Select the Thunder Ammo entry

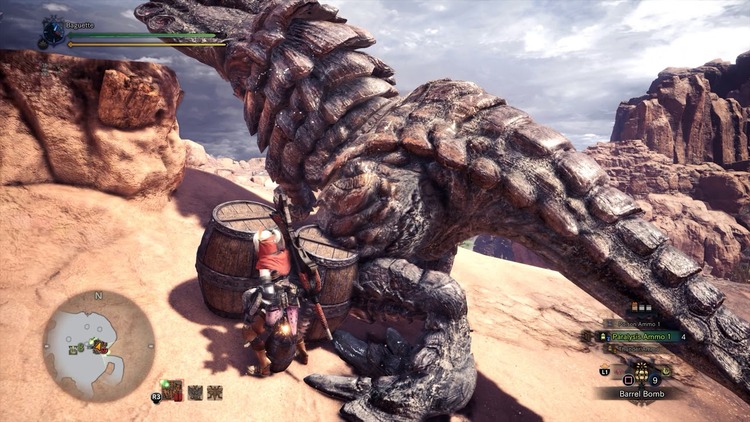coord(640,350)
